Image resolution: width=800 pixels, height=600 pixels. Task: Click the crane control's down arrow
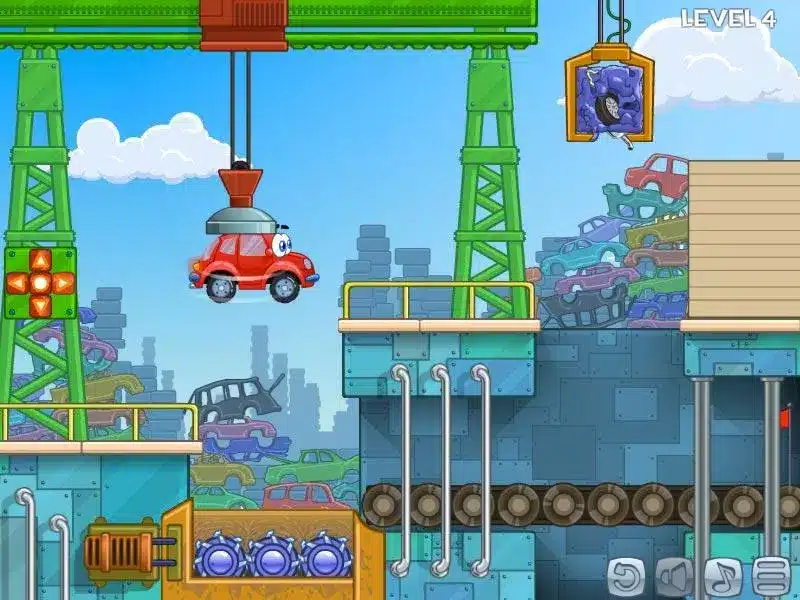click(40, 305)
